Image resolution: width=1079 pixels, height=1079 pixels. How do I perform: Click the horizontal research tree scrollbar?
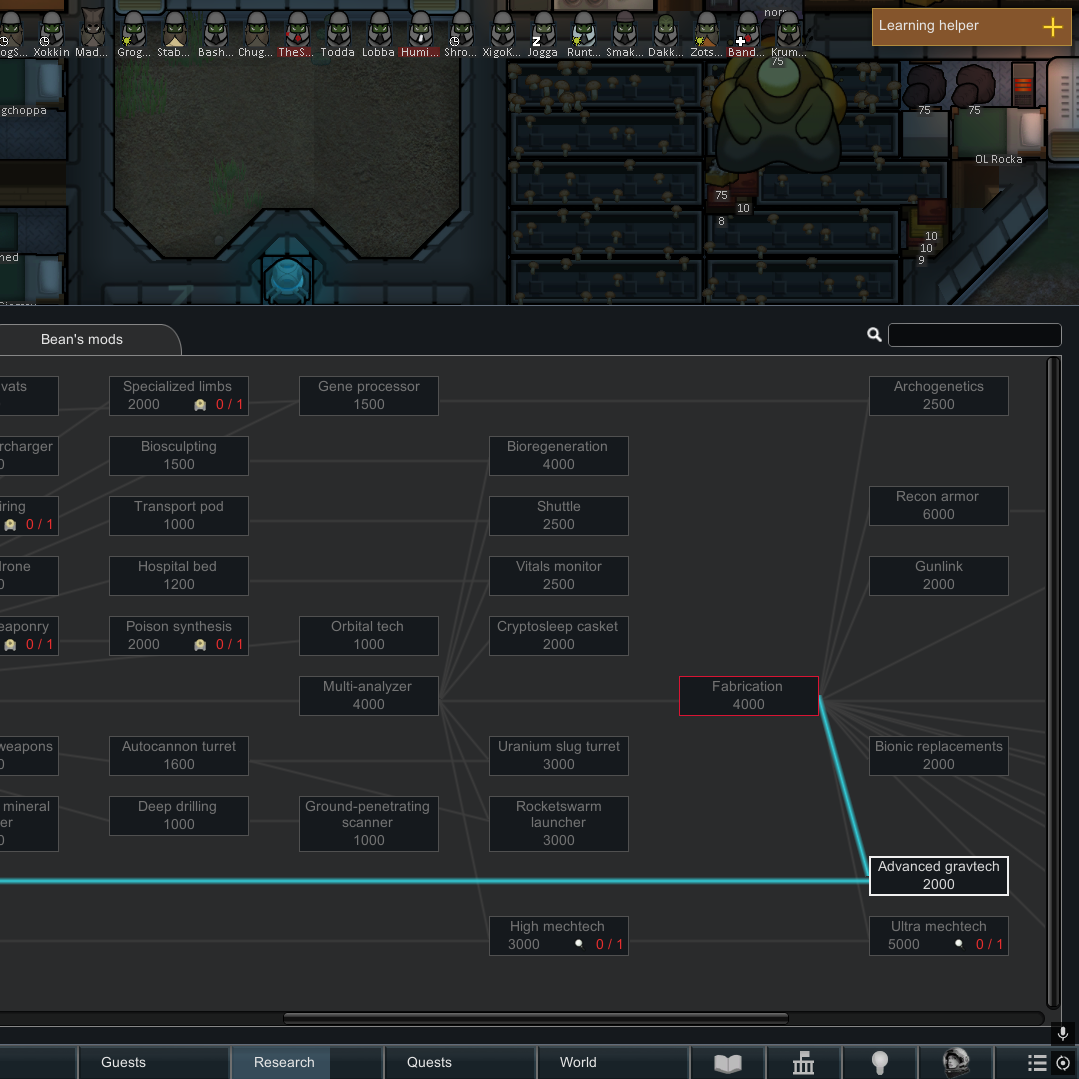coord(535,1019)
